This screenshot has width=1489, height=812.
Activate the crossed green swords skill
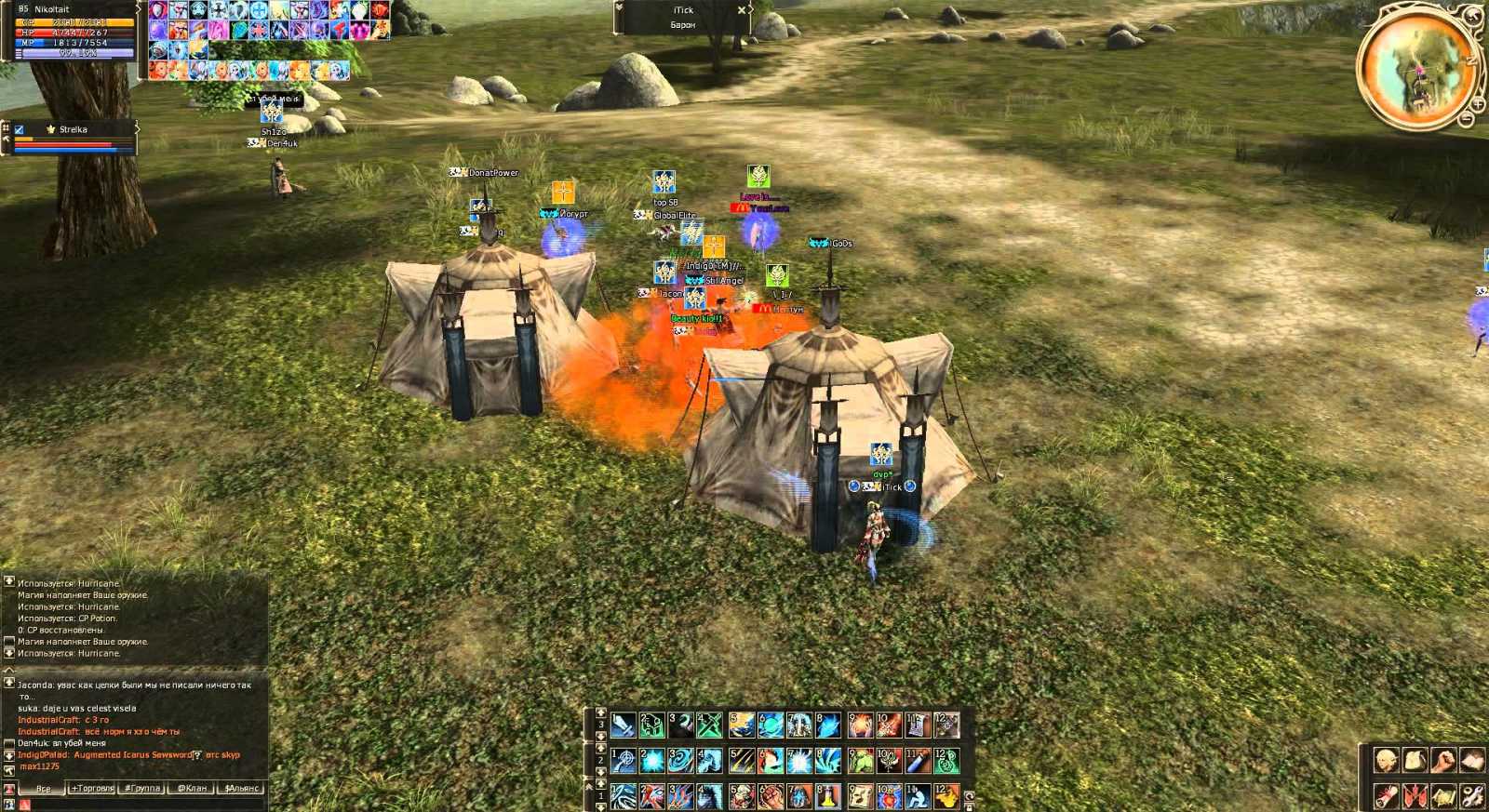click(x=709, y=725)
